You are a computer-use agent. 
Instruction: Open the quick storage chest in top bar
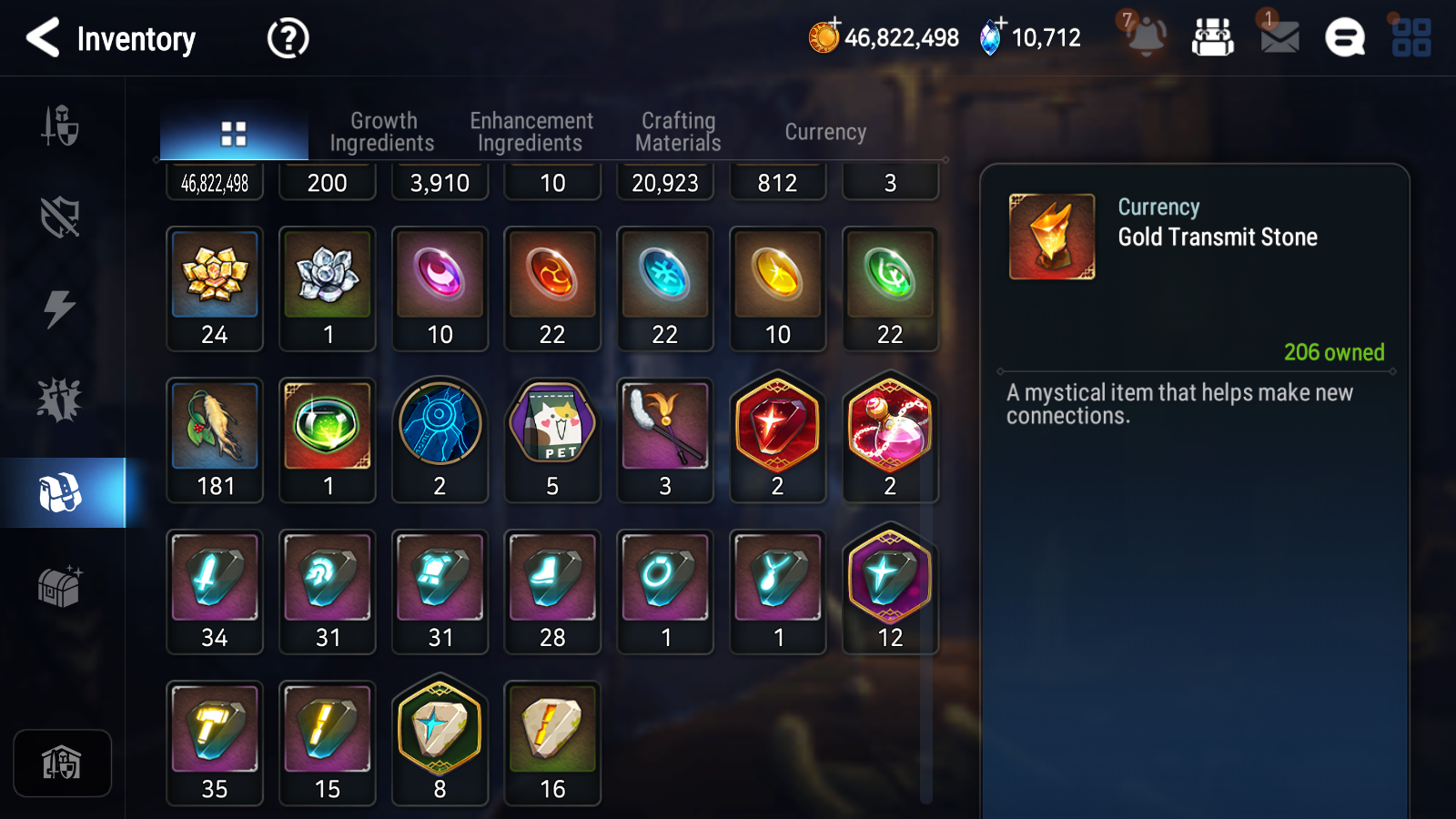click(x=1214, y=38)
